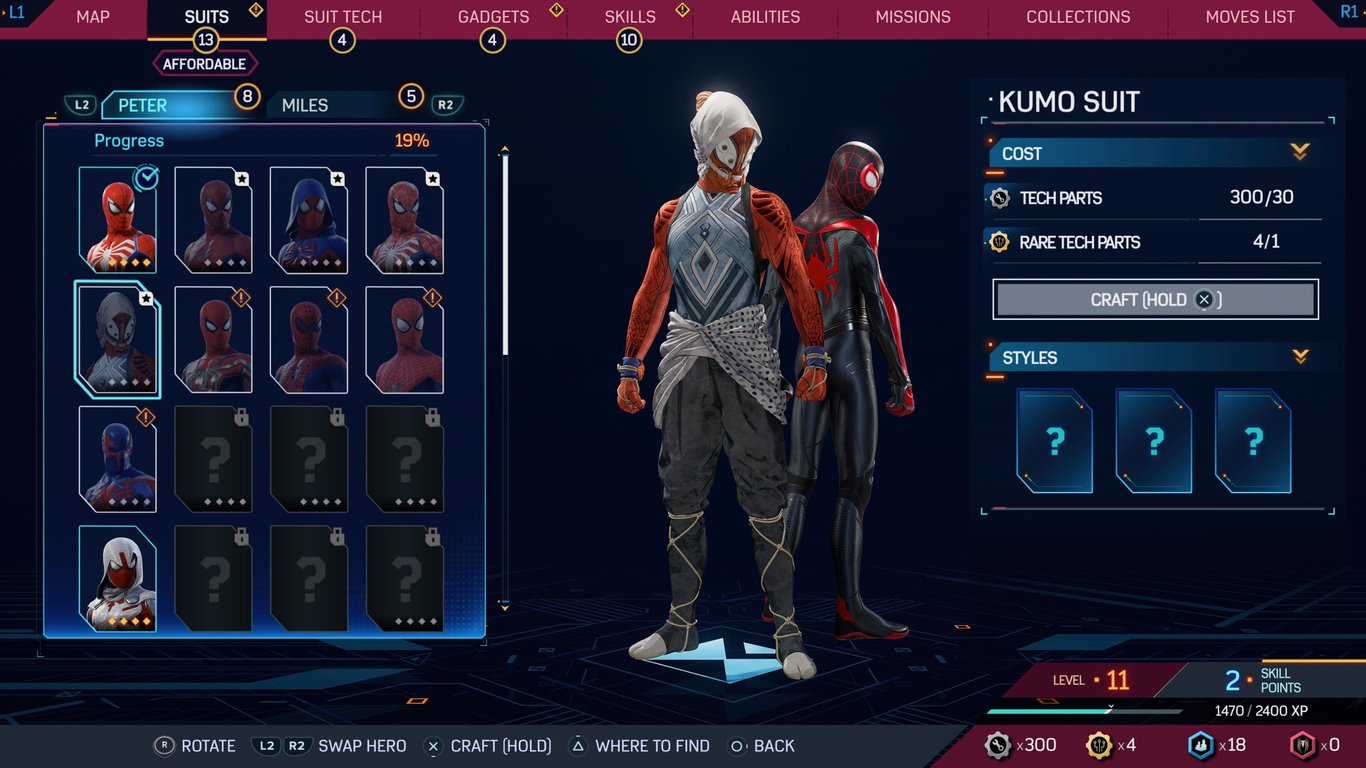
Task: View the Moves List tab
Action: point(1250,17)
